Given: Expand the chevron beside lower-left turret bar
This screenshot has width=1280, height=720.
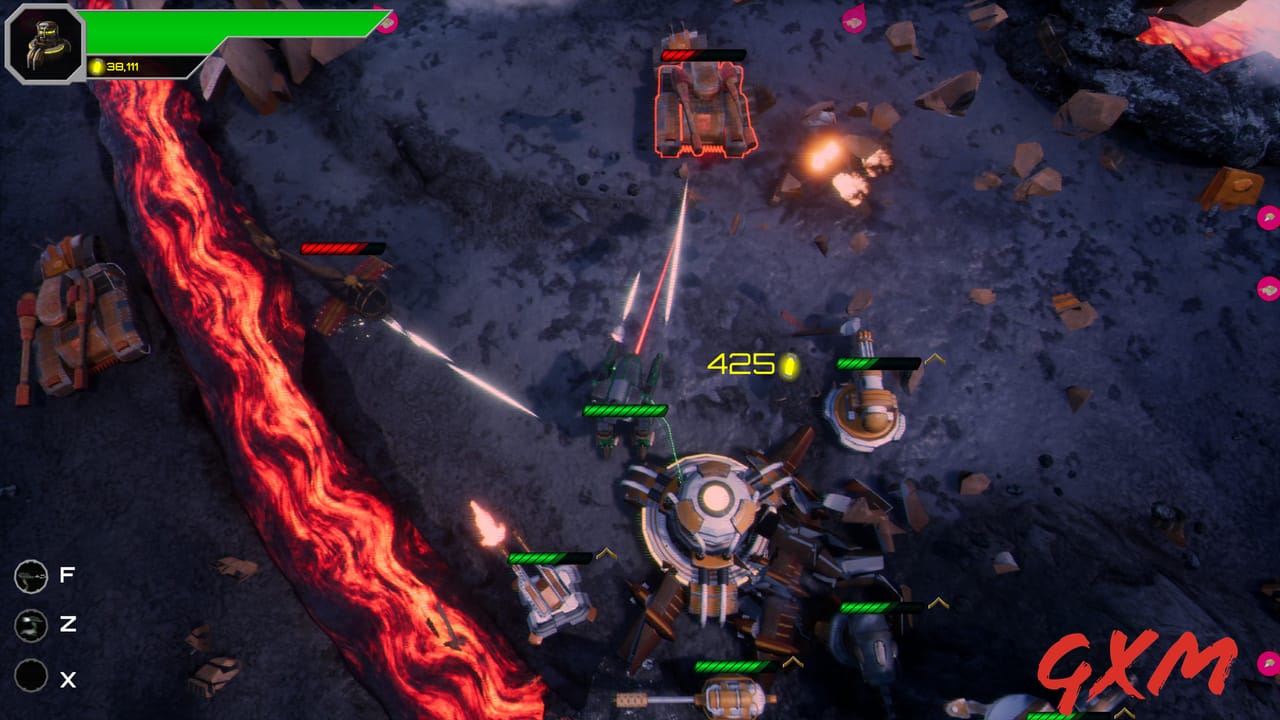Looking at the screenshot, I should click(x=607, y=552).
